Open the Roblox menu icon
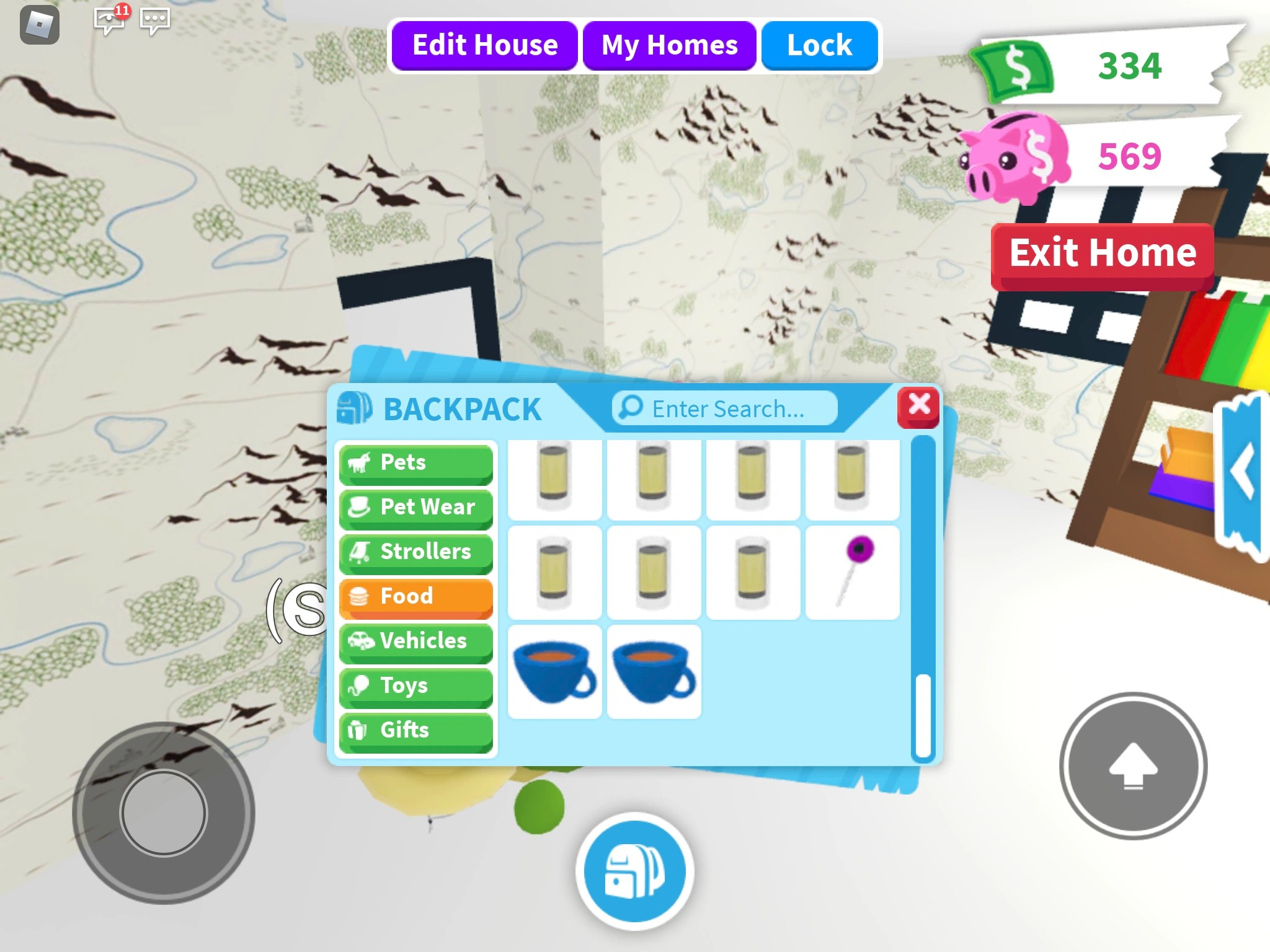 (x=39, y=23)
